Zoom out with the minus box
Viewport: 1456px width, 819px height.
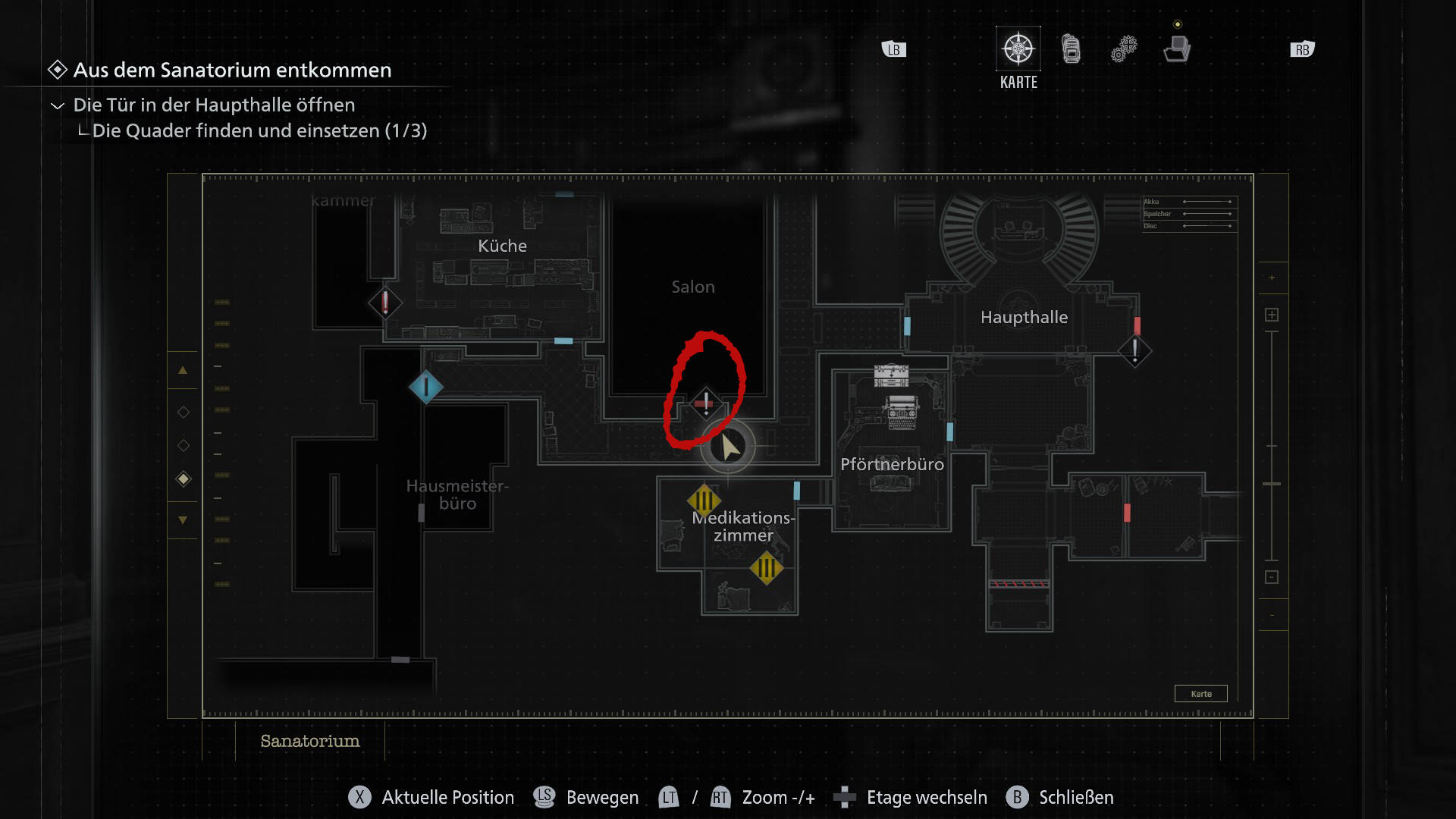tap(1272, 577)
